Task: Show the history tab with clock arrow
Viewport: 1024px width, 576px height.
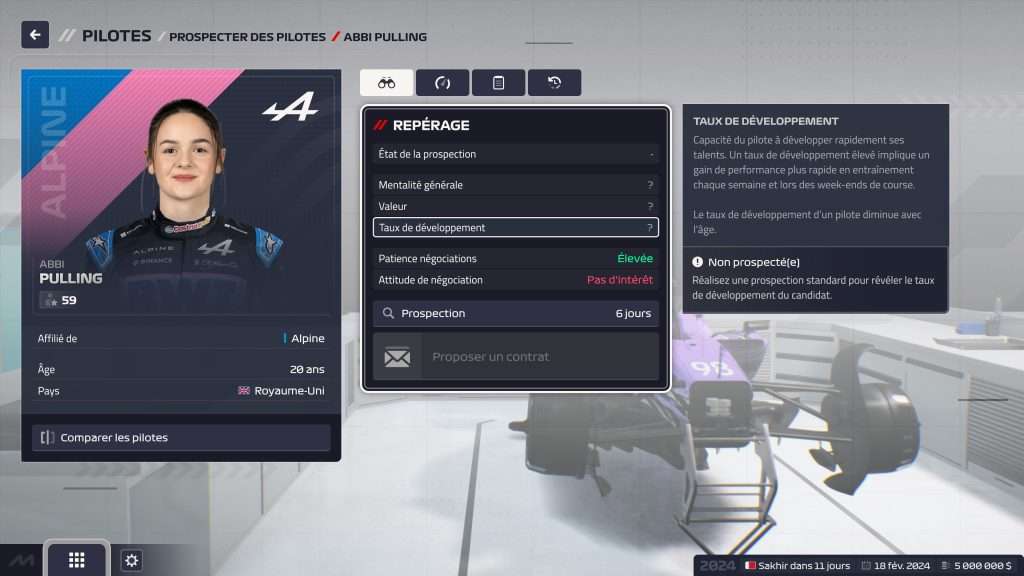Action: (554, 83)
